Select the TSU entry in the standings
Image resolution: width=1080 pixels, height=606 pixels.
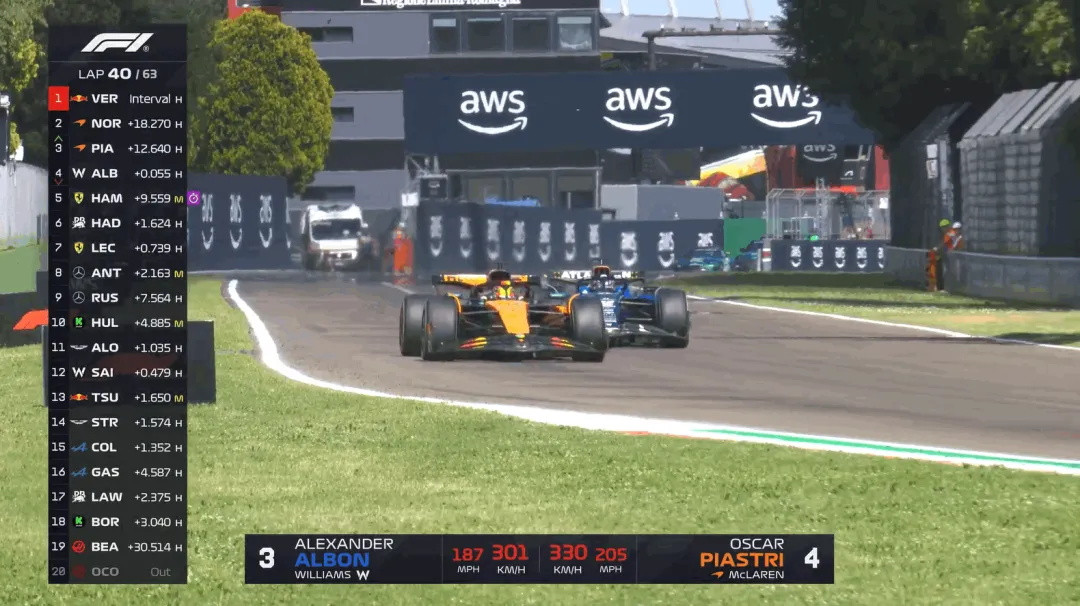[117, 397]
